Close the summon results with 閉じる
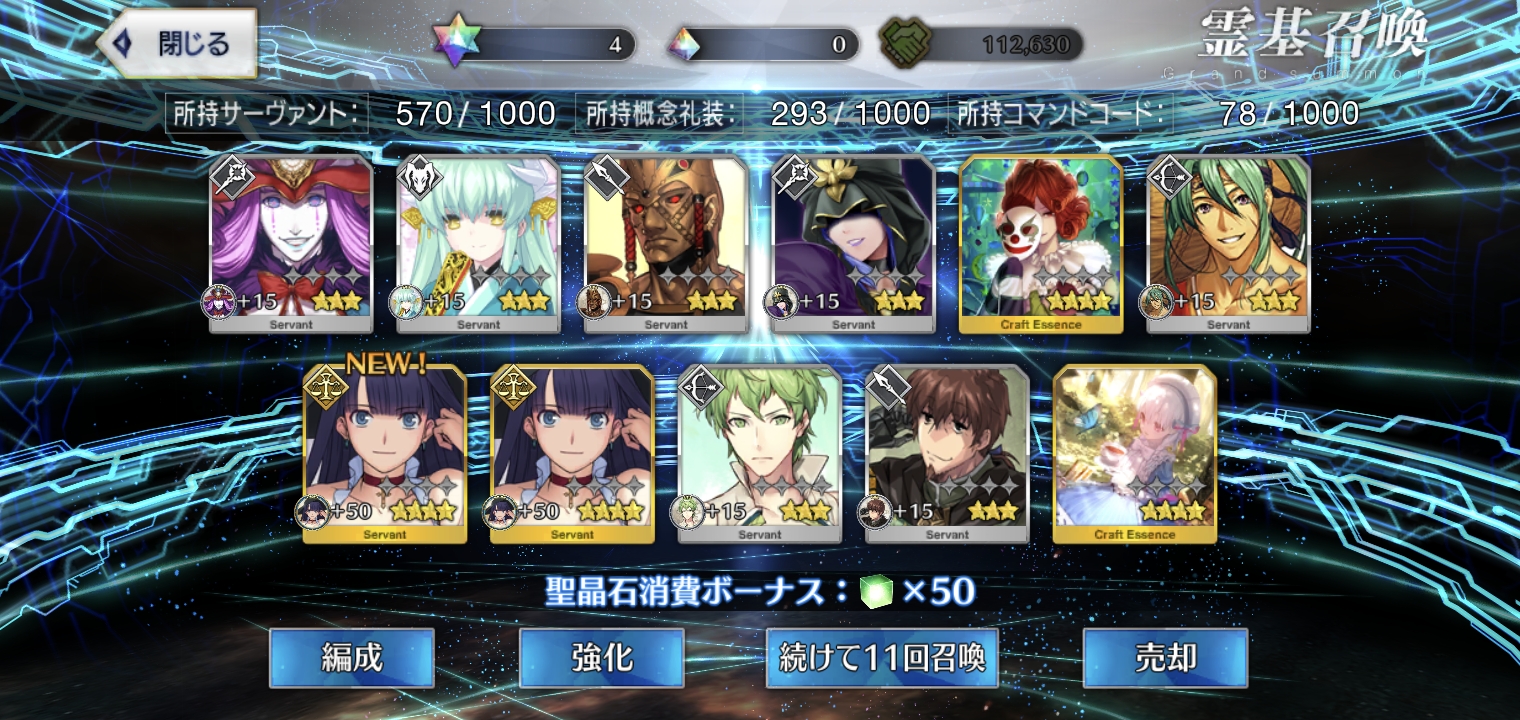This screenshot has height=720, width=1520. click(x=177, y=43)
